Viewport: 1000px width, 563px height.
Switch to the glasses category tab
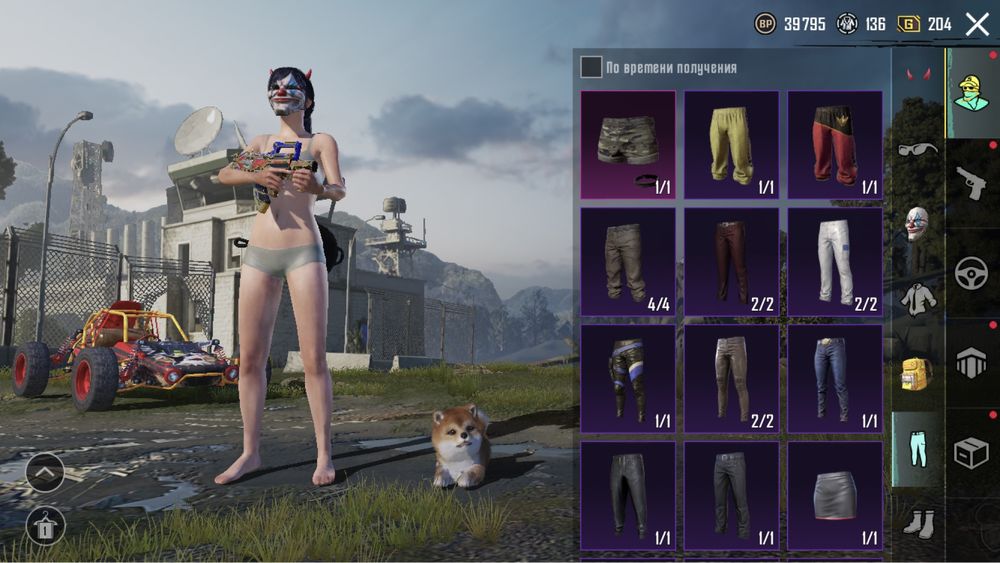tap(918, 150)
